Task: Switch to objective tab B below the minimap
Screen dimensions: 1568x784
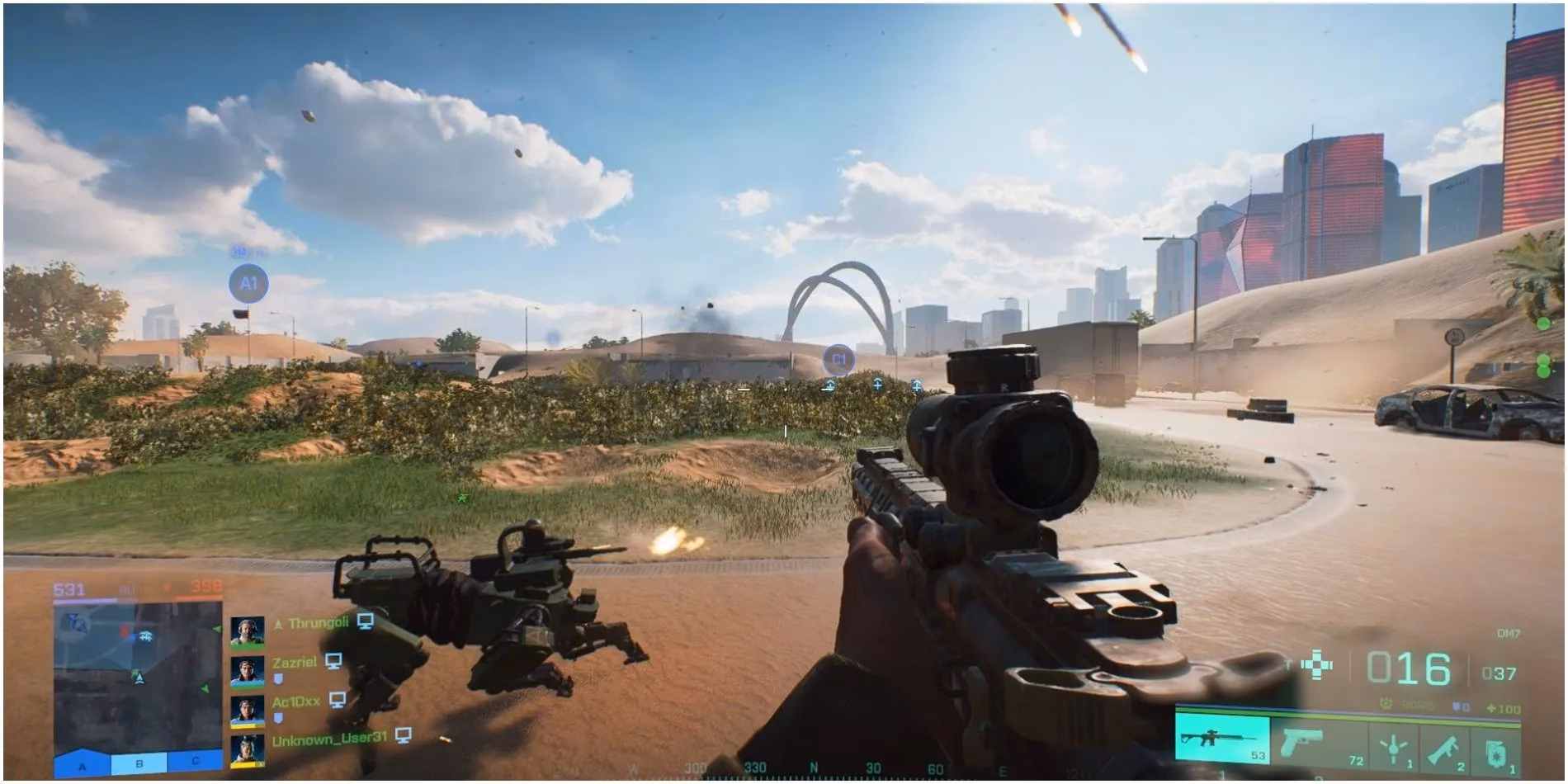Action: (x=139, y=764)
